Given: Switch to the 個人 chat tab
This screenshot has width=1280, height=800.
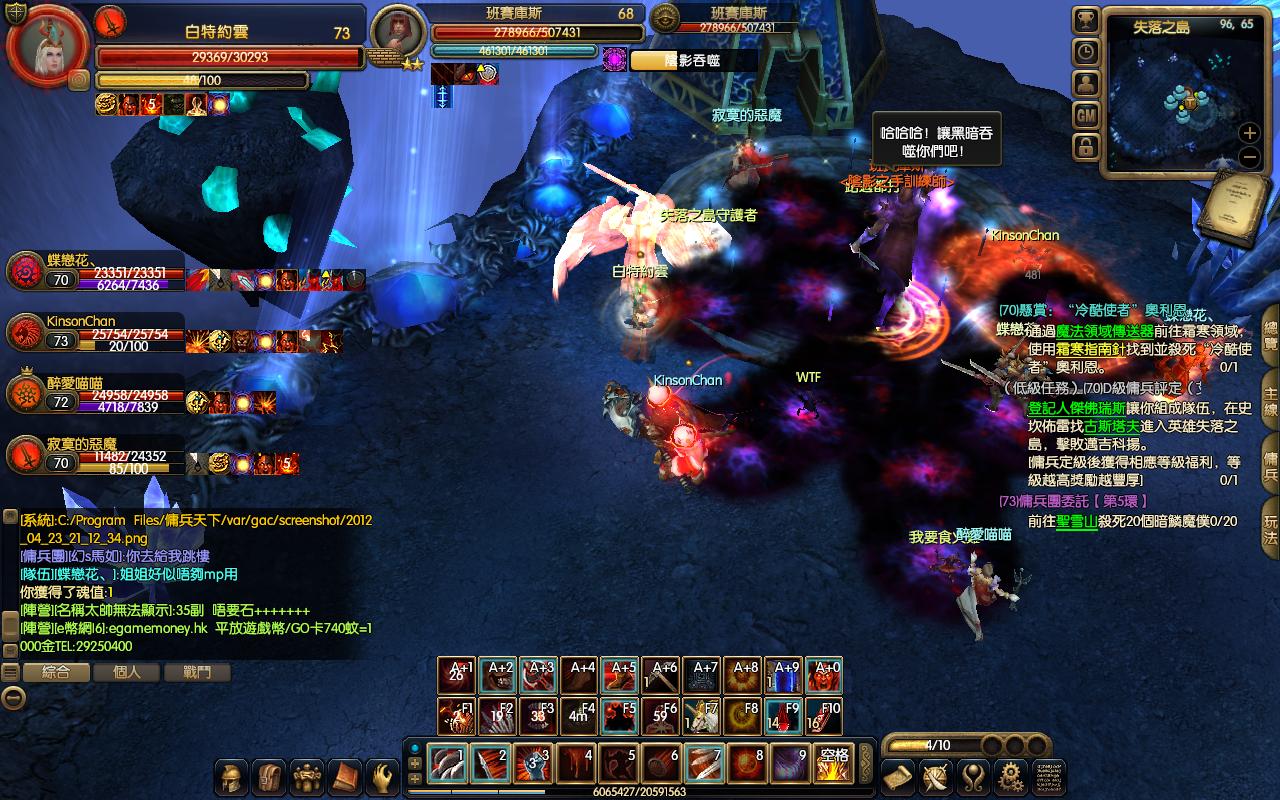Looking at the screenshot, I should coord(126,672).
